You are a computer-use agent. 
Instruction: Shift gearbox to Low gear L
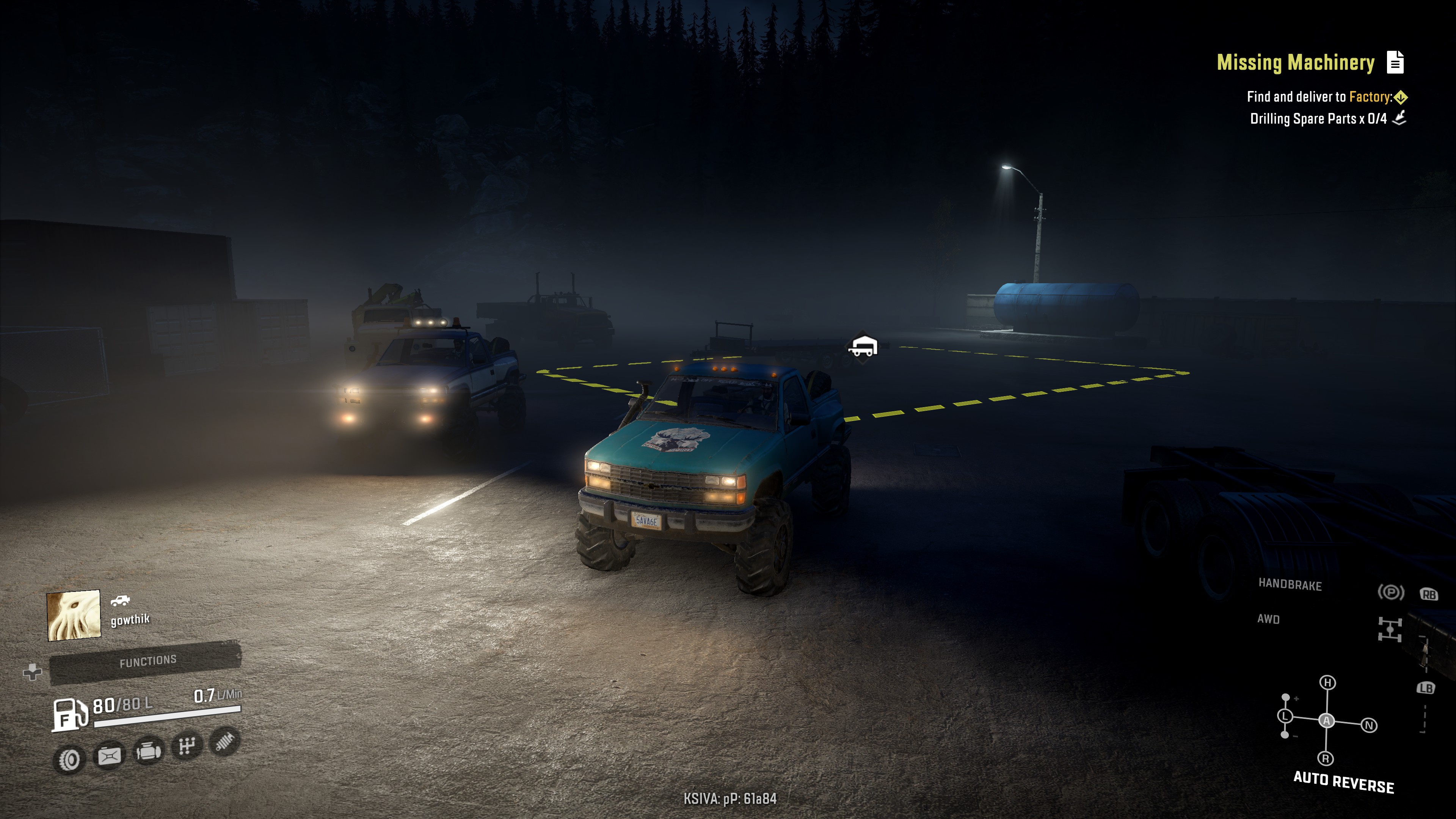pos(1285,716)
